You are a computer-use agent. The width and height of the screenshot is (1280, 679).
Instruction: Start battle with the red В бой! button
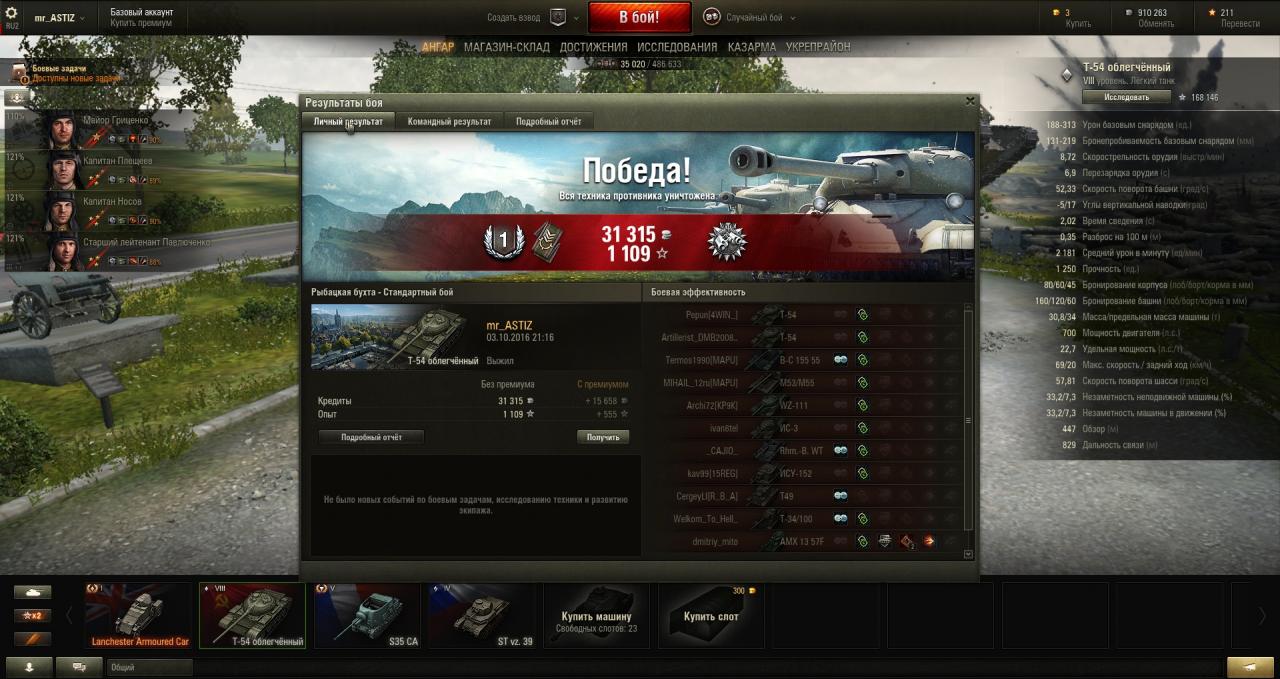tap(639, 17)
